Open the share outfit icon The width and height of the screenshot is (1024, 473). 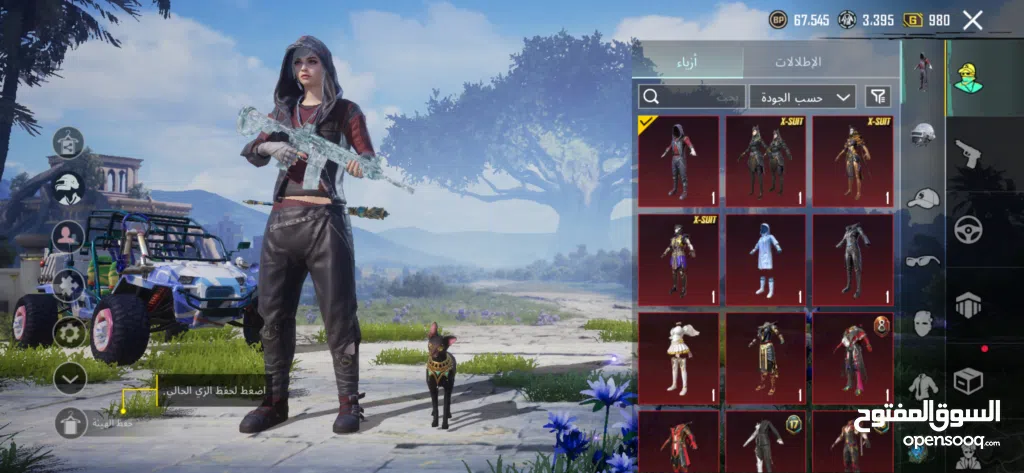(68, 143)
